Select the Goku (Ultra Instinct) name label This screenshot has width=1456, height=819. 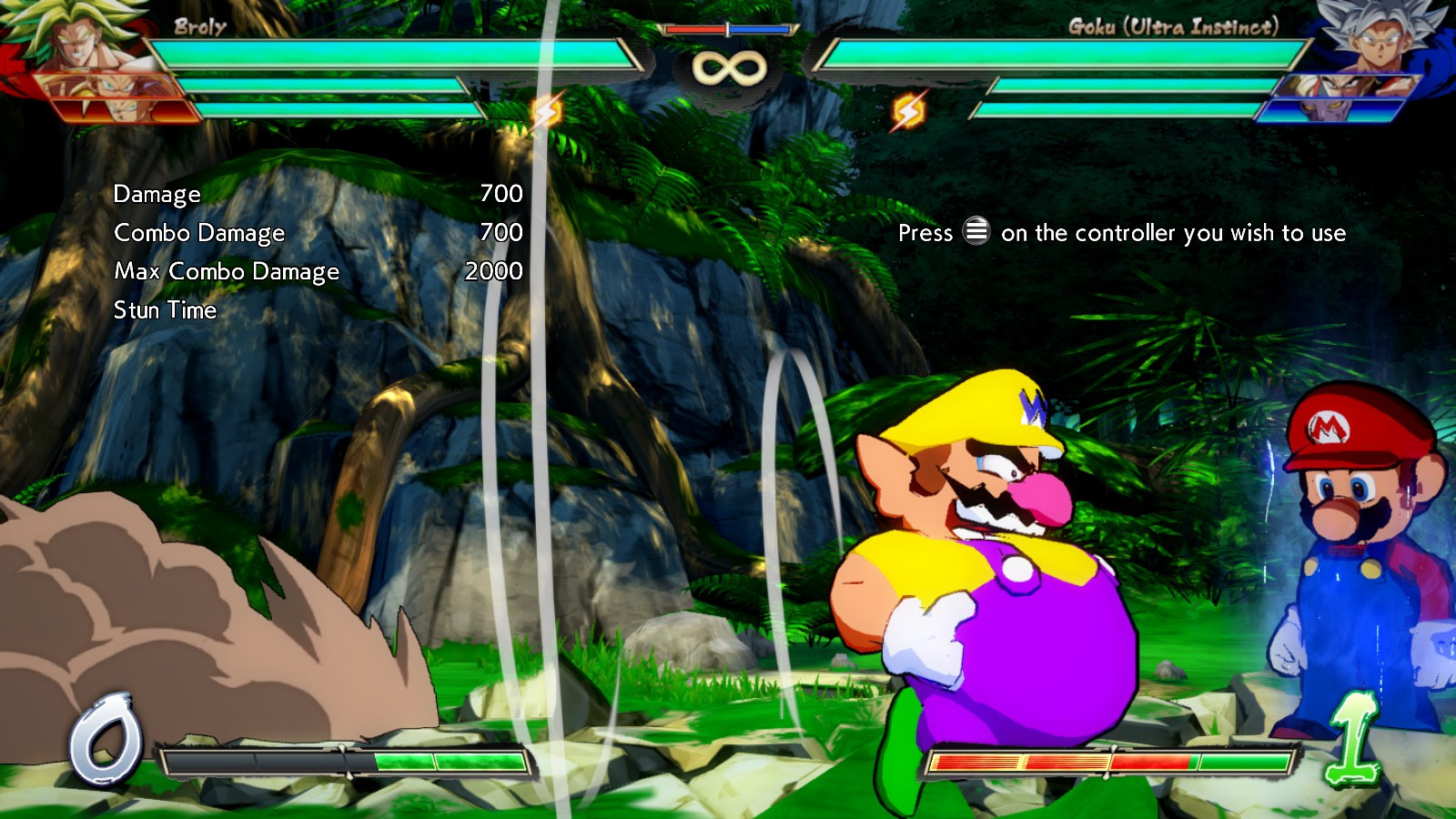pos(1176,27)
